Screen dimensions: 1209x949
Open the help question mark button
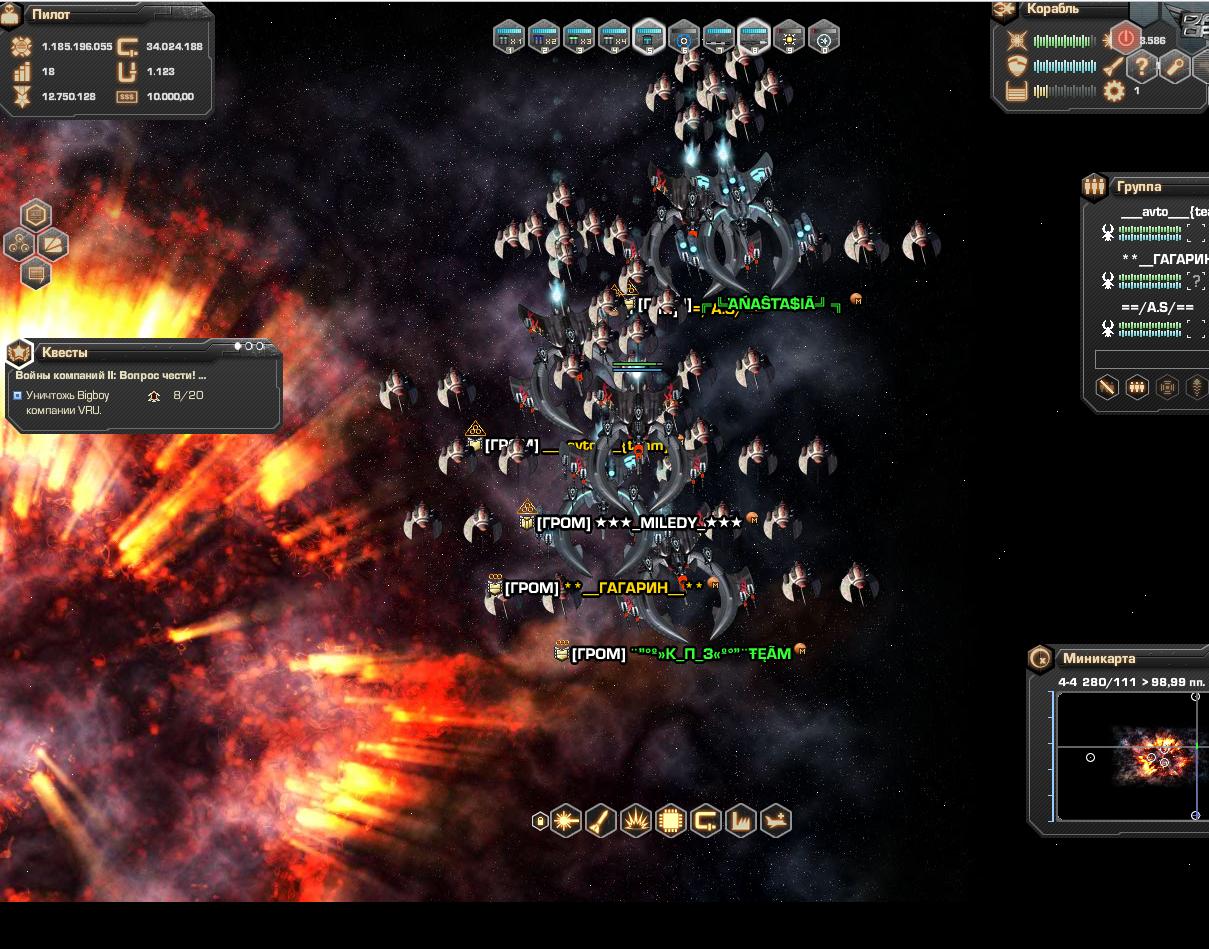(x=1141, y=67)
